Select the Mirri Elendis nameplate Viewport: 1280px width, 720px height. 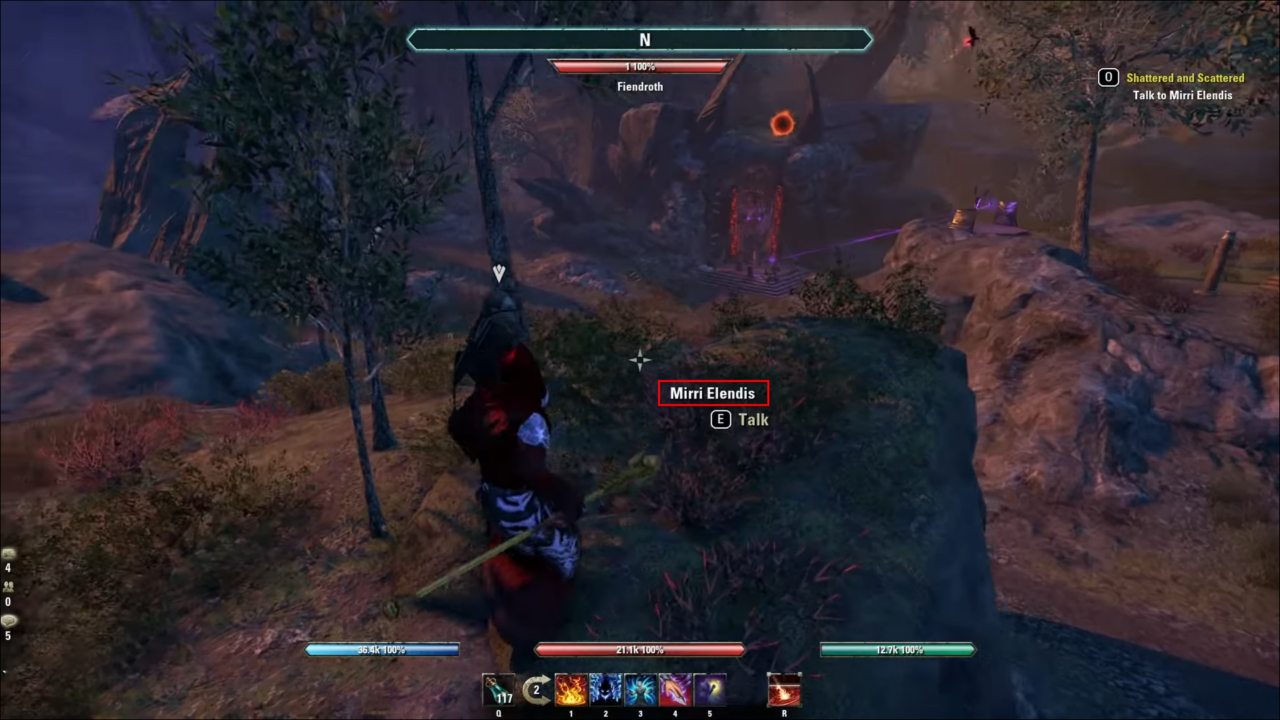pos(713,392)
